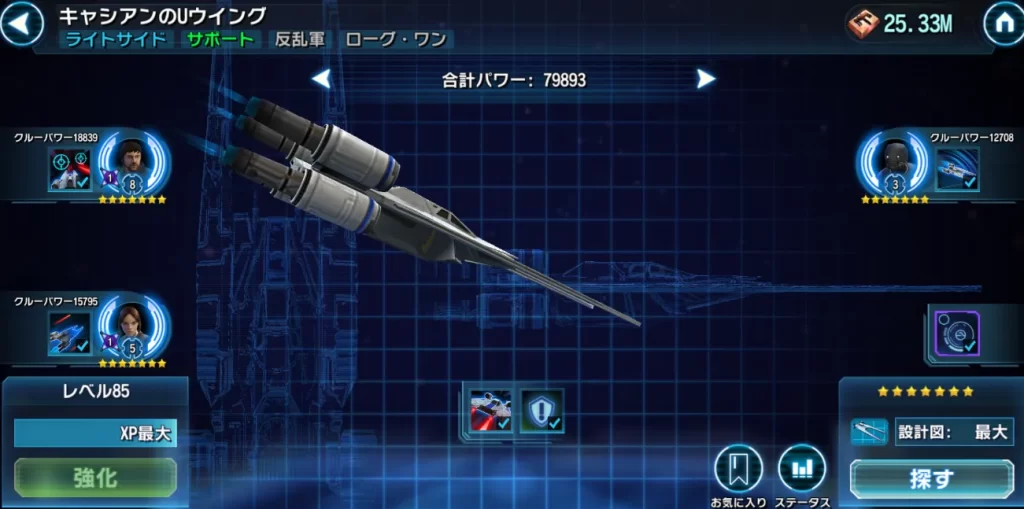
Task: Open the female crew's ship ability icon
Action: 70,333
